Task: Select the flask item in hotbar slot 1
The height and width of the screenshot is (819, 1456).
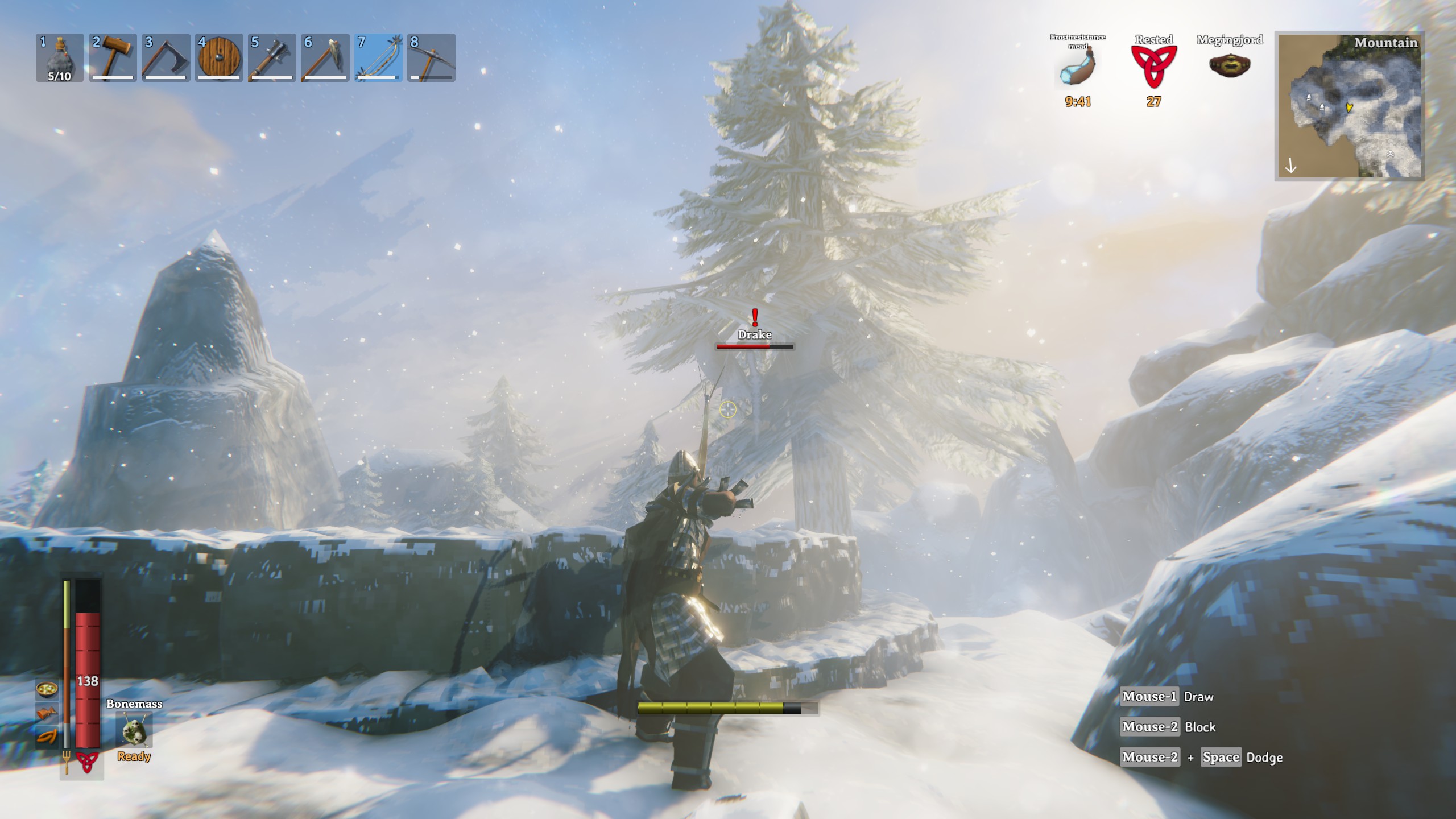Action: pyautogui.click(x=60, y=57)
